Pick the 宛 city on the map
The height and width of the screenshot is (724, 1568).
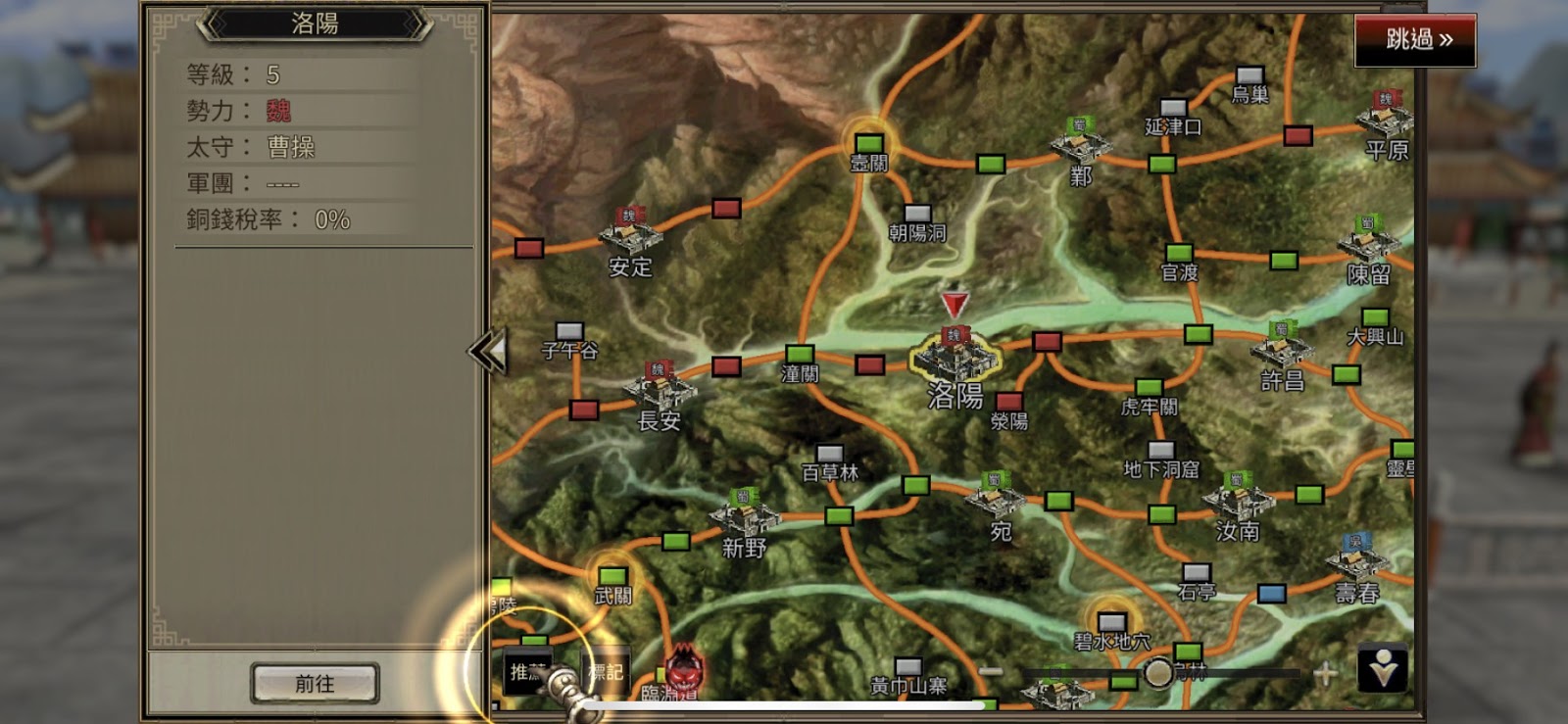click(995, 499)
